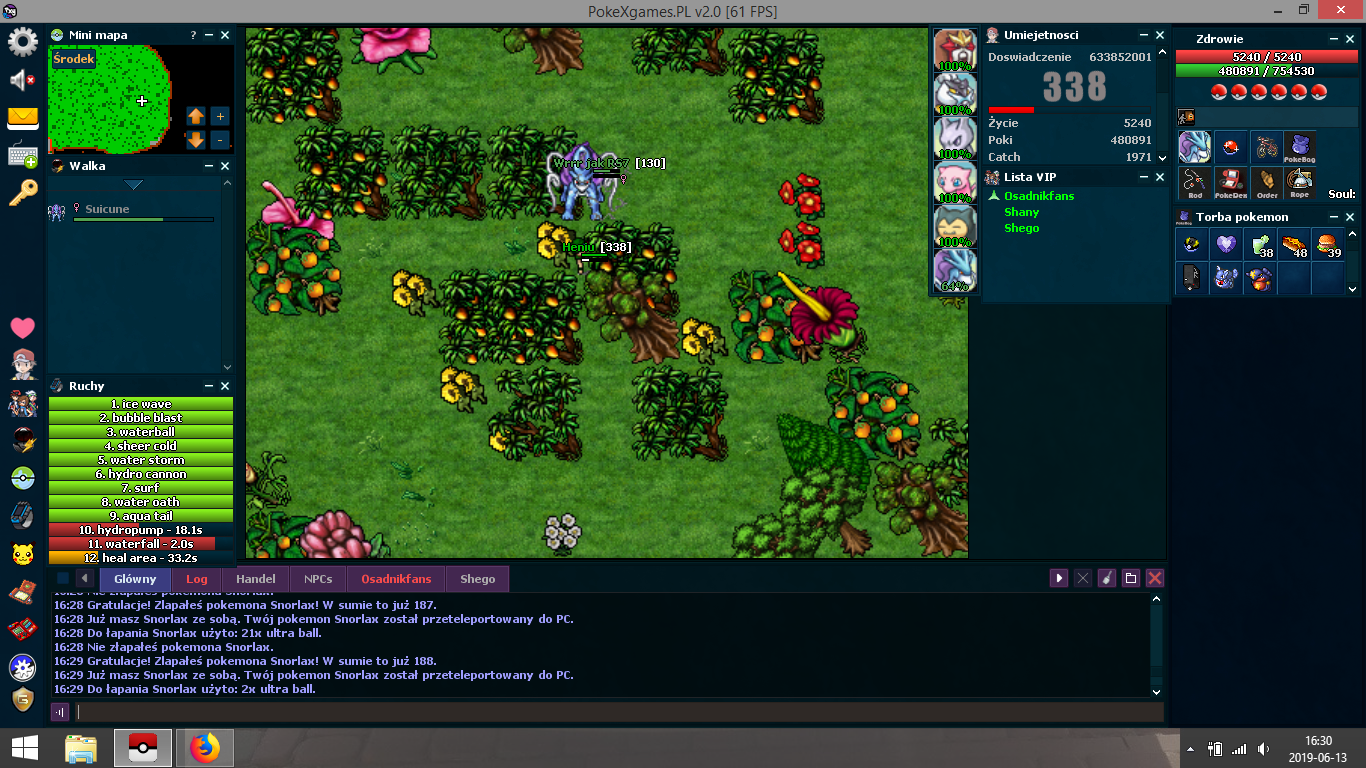Open Firefox from the Windows taskbar
Screen dimensions: 1366x768
click(x=205, y=748)
